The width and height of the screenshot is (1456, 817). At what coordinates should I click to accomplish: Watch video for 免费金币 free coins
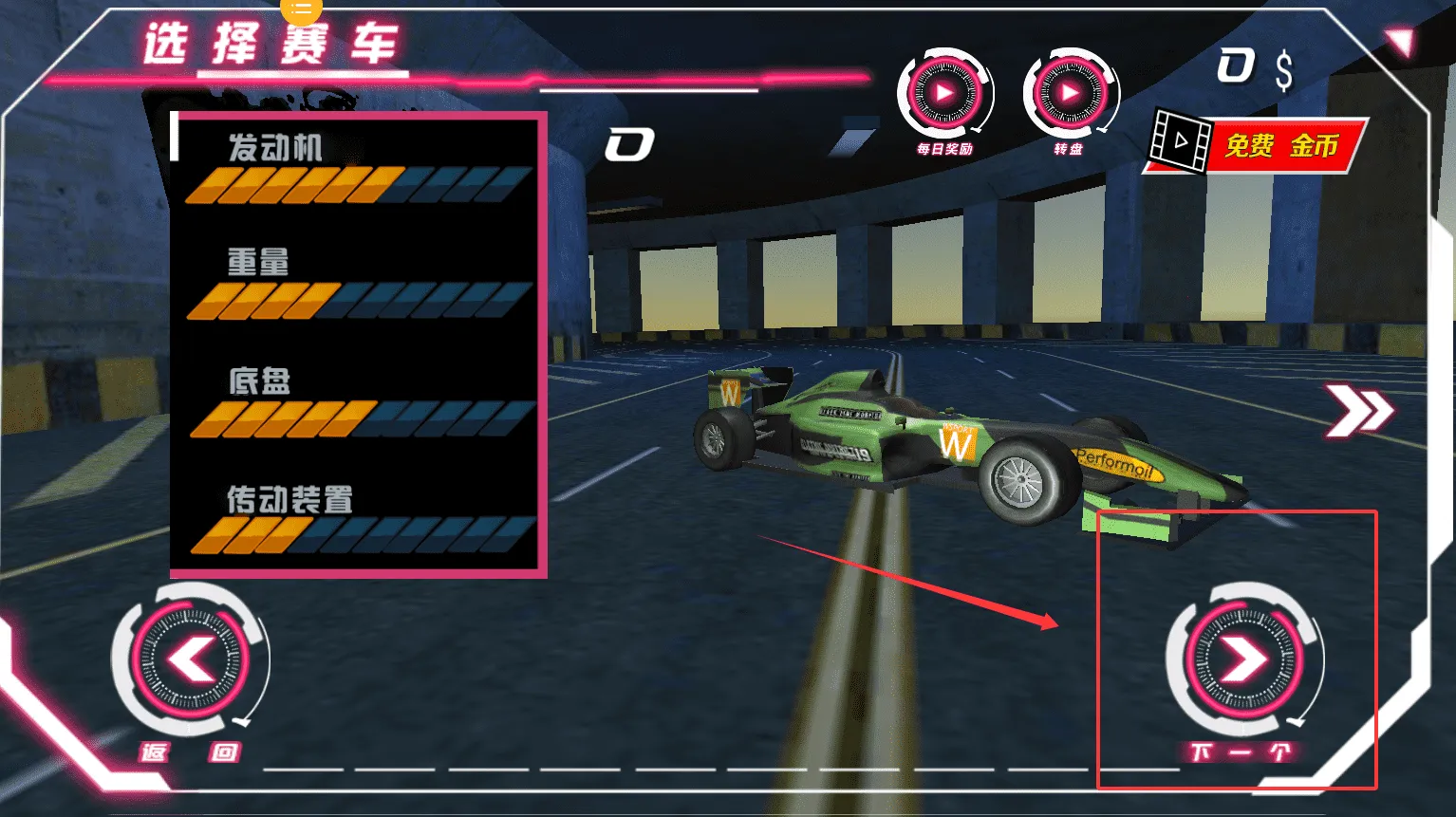pyautogui.click(x=1258, y=145)
